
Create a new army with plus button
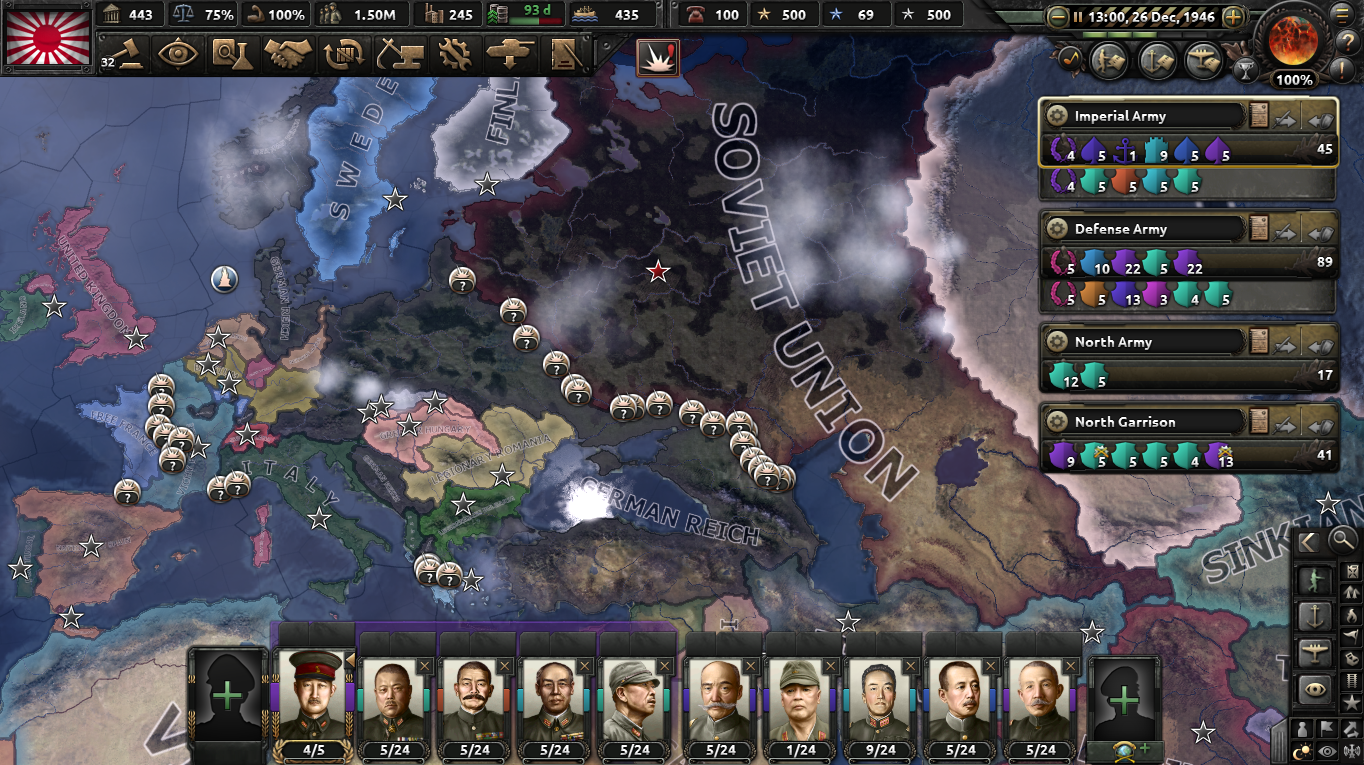tap(227, 695)
